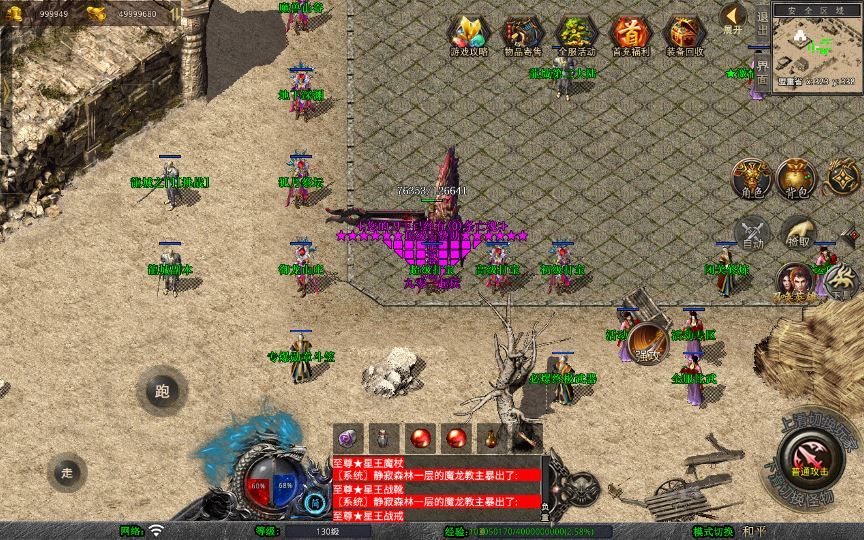This screenshot has width=864, height=540.
Task: Open the 物品寄售 item consignment icon
Action: [x=523, y=34]
